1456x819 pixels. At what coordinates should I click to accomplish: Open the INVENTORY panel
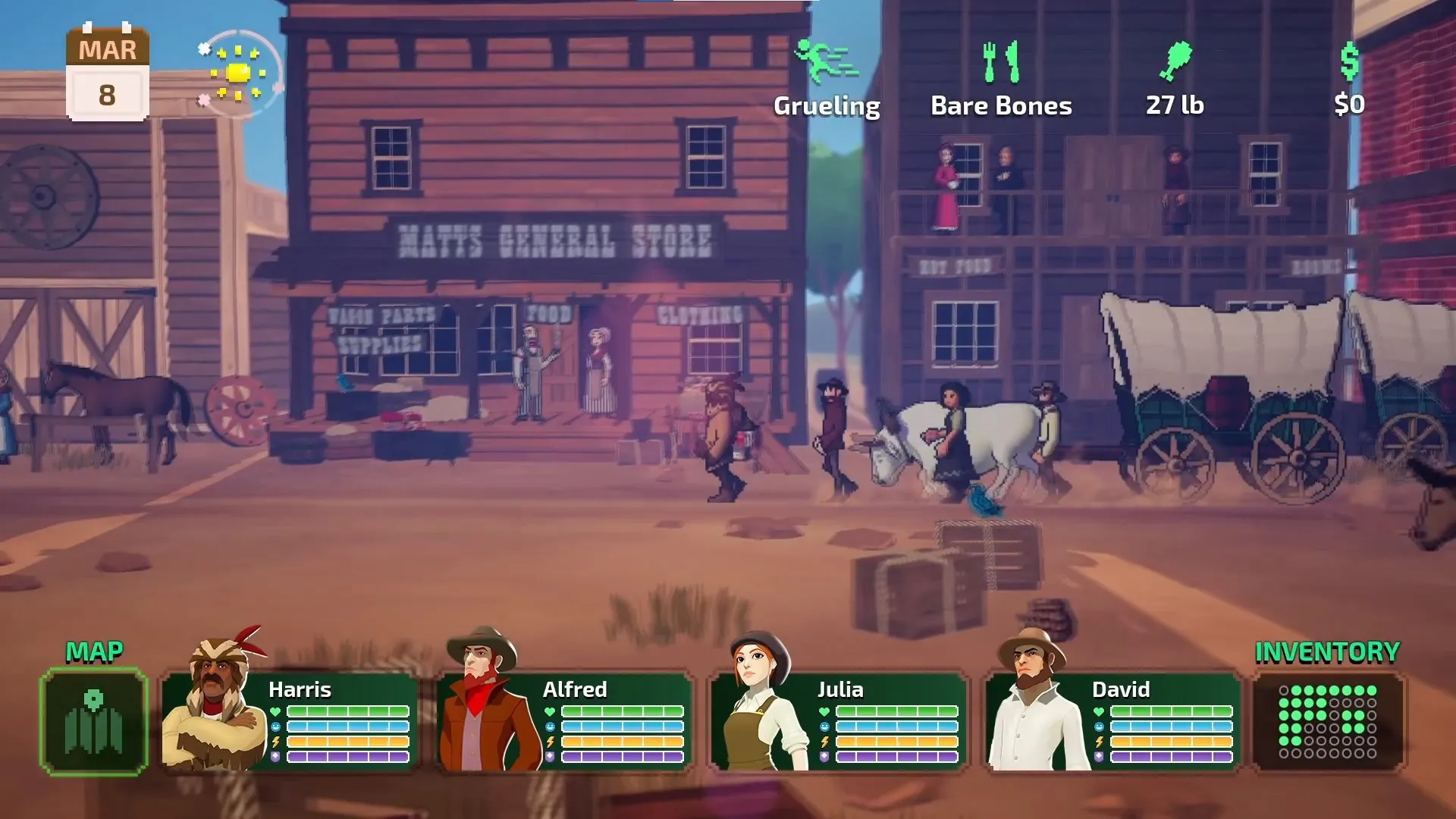coord(1326,651)
